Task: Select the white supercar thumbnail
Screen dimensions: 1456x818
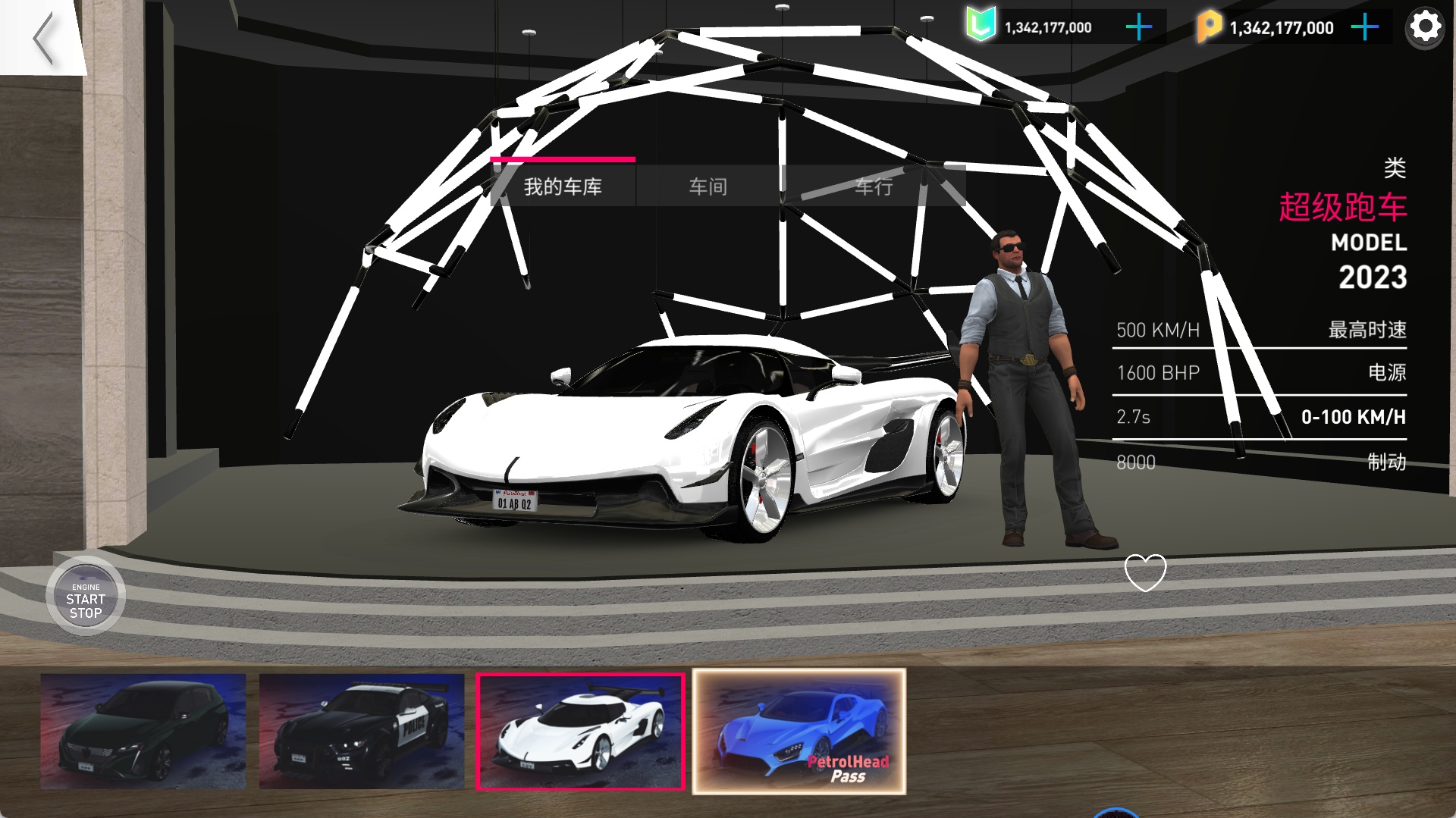Action: click(581, 732)
